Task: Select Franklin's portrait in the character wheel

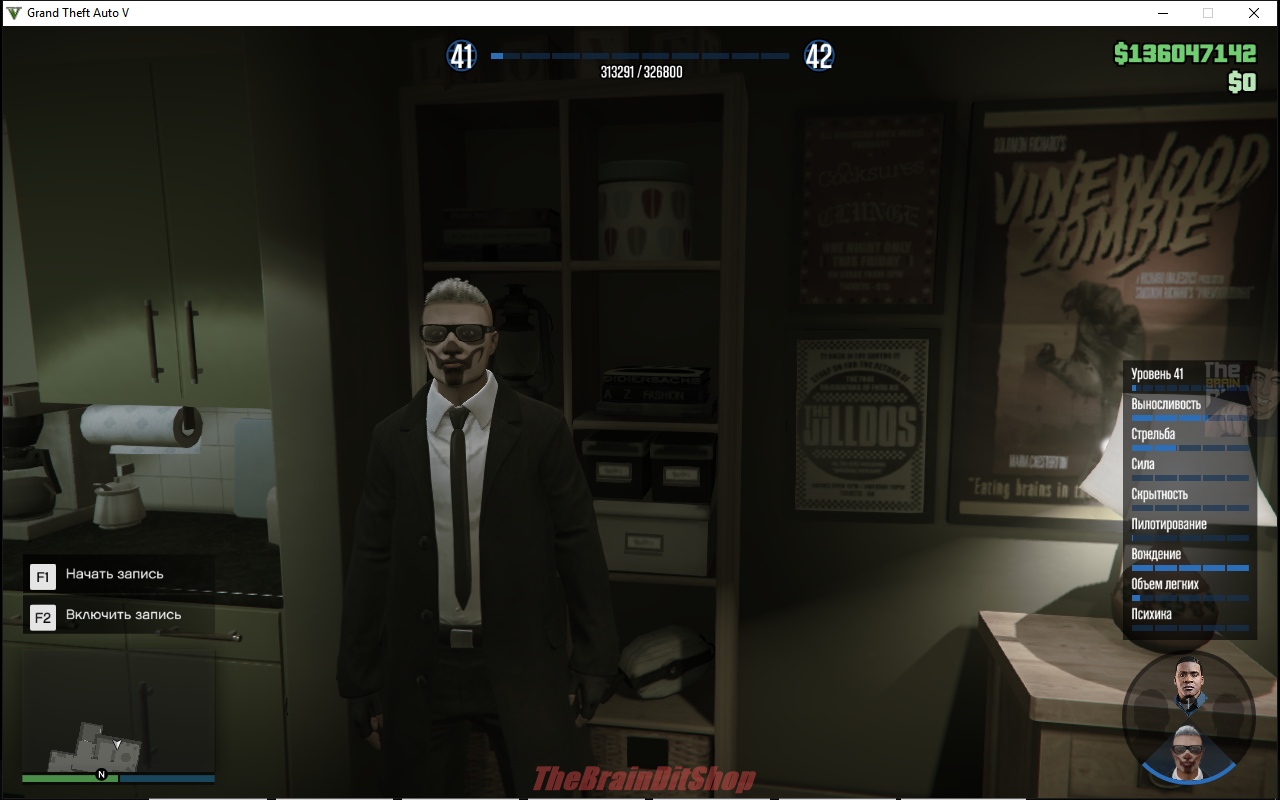Action: point(1188,685)
